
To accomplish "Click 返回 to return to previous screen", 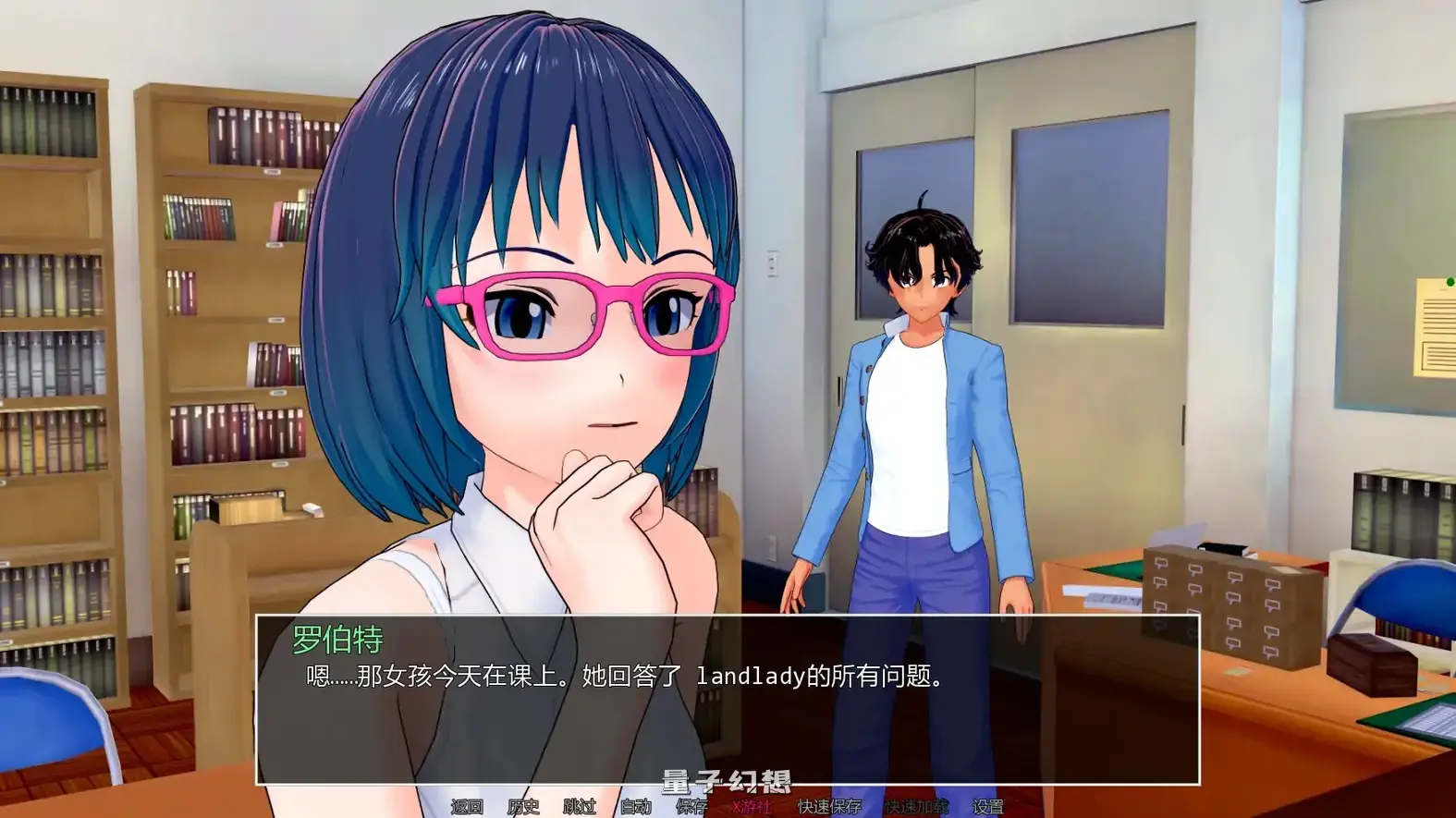I will 467,805.
